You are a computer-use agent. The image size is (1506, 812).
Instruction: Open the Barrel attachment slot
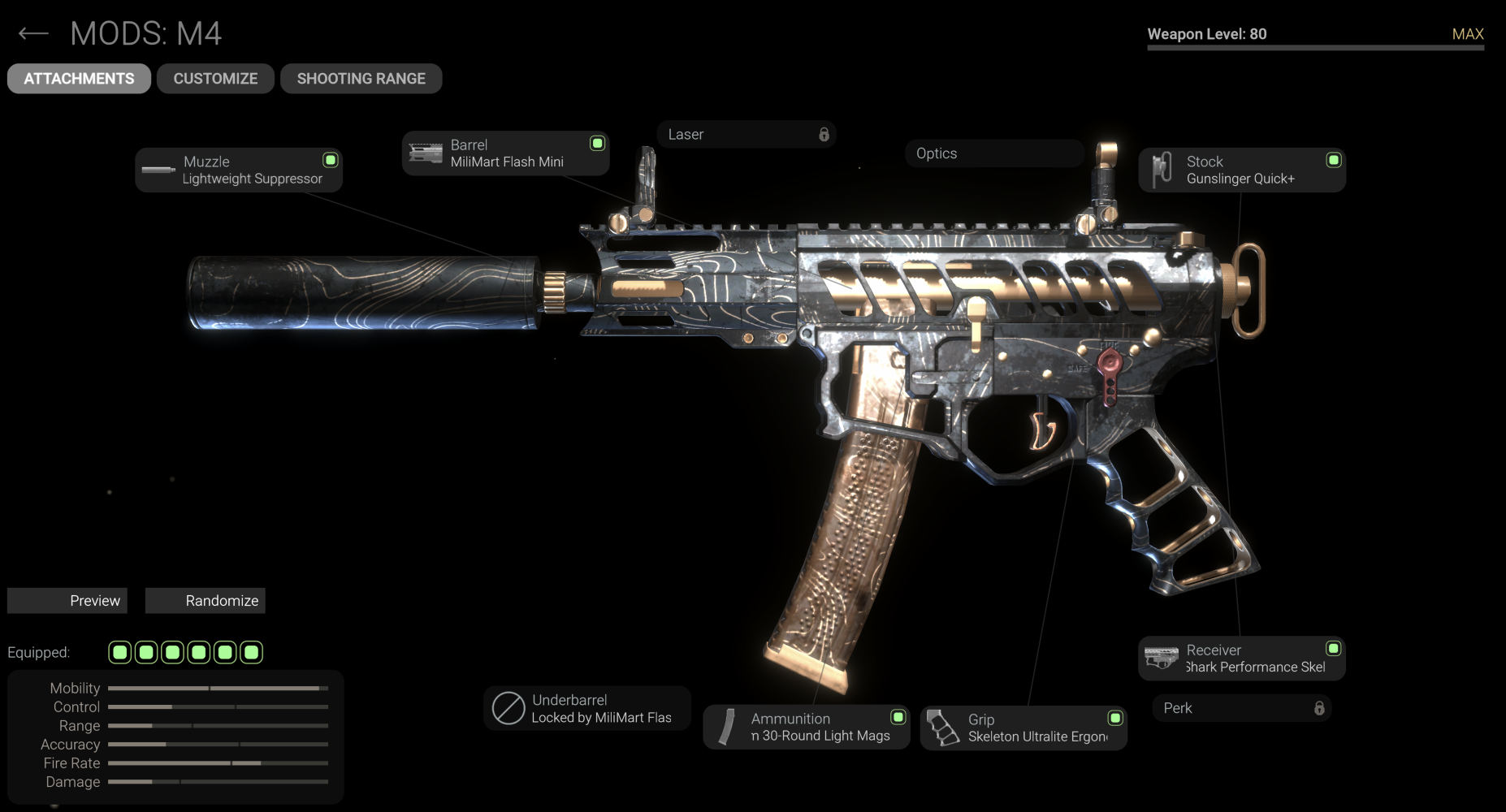click(505, 153)
